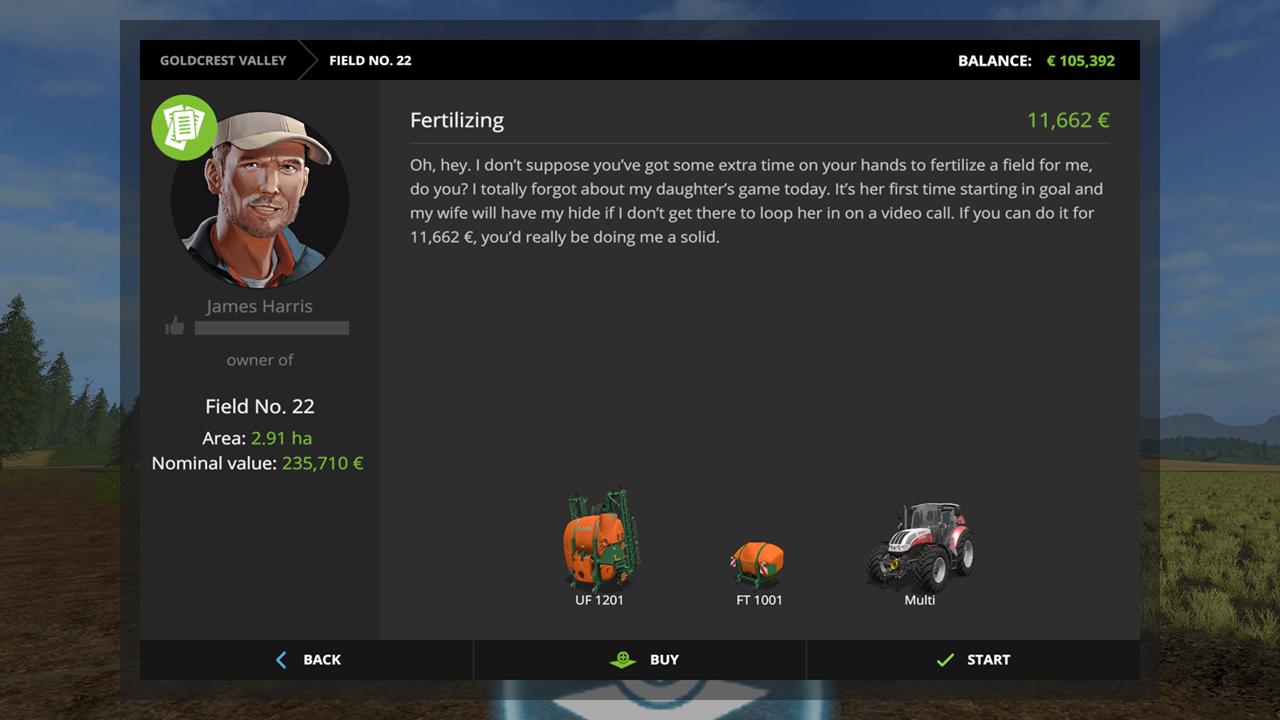Click the Area 2.91 ha field detail
The height and width of the screenshot is (720, 1280).
click(x=259, y=438)
